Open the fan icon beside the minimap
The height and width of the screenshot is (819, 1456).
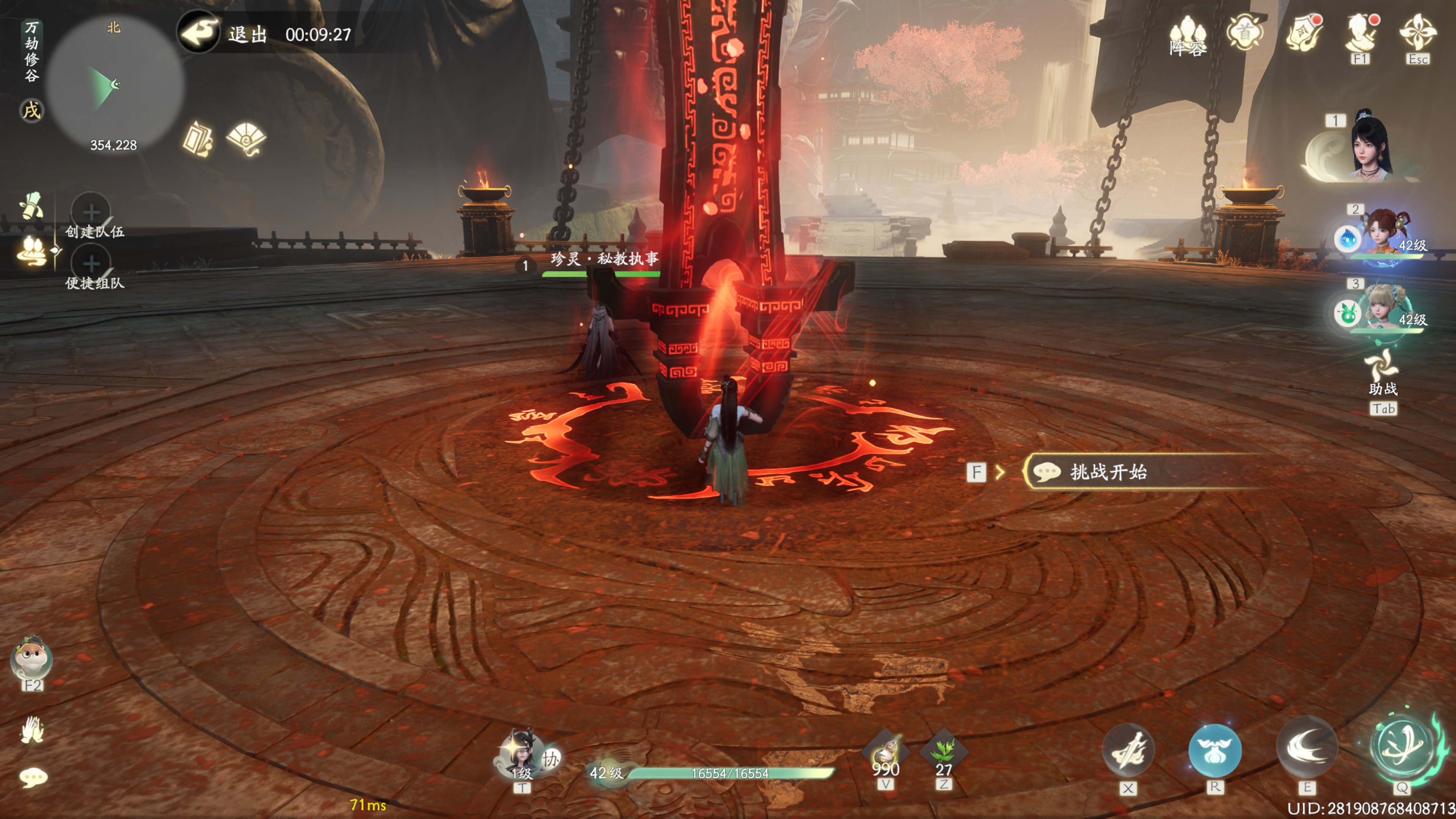click(246, 138)
